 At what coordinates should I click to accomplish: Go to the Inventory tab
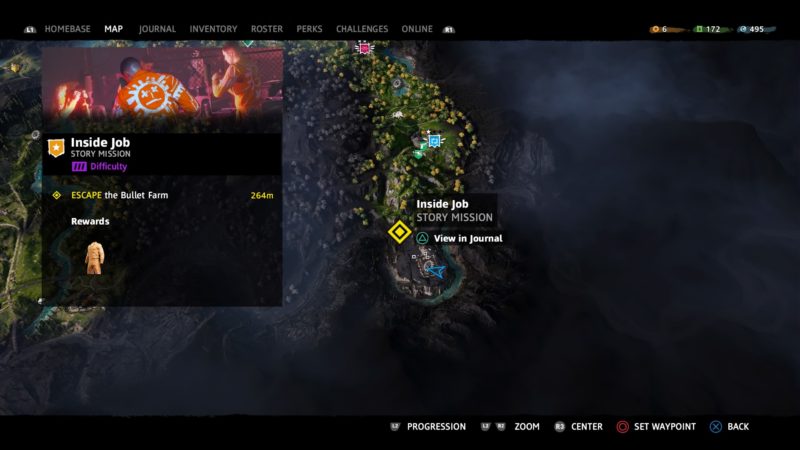coord(213,29)
